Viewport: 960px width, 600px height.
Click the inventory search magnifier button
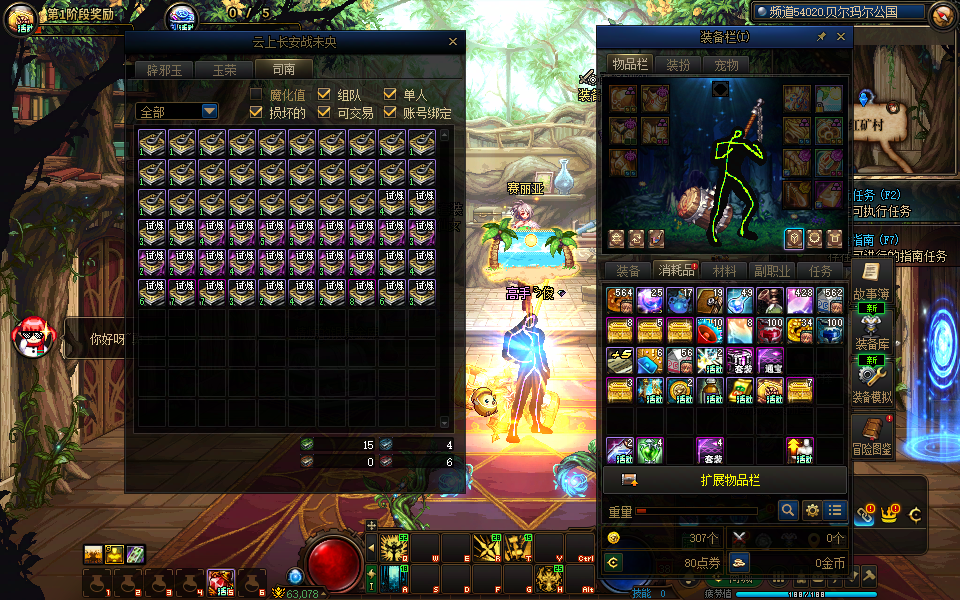pos(789,510)
